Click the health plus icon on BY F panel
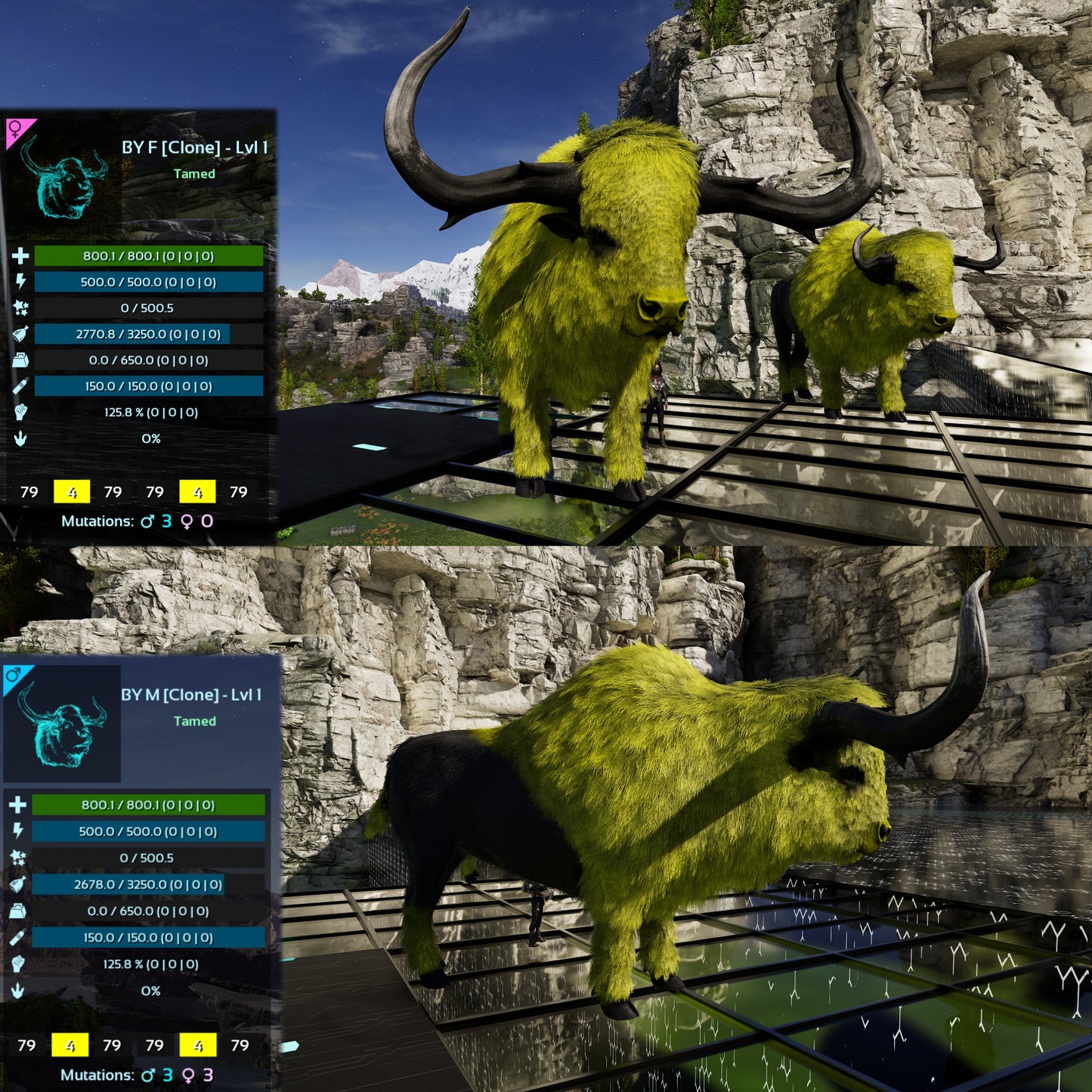1092x1092 pixels. (x=20, y=256)
